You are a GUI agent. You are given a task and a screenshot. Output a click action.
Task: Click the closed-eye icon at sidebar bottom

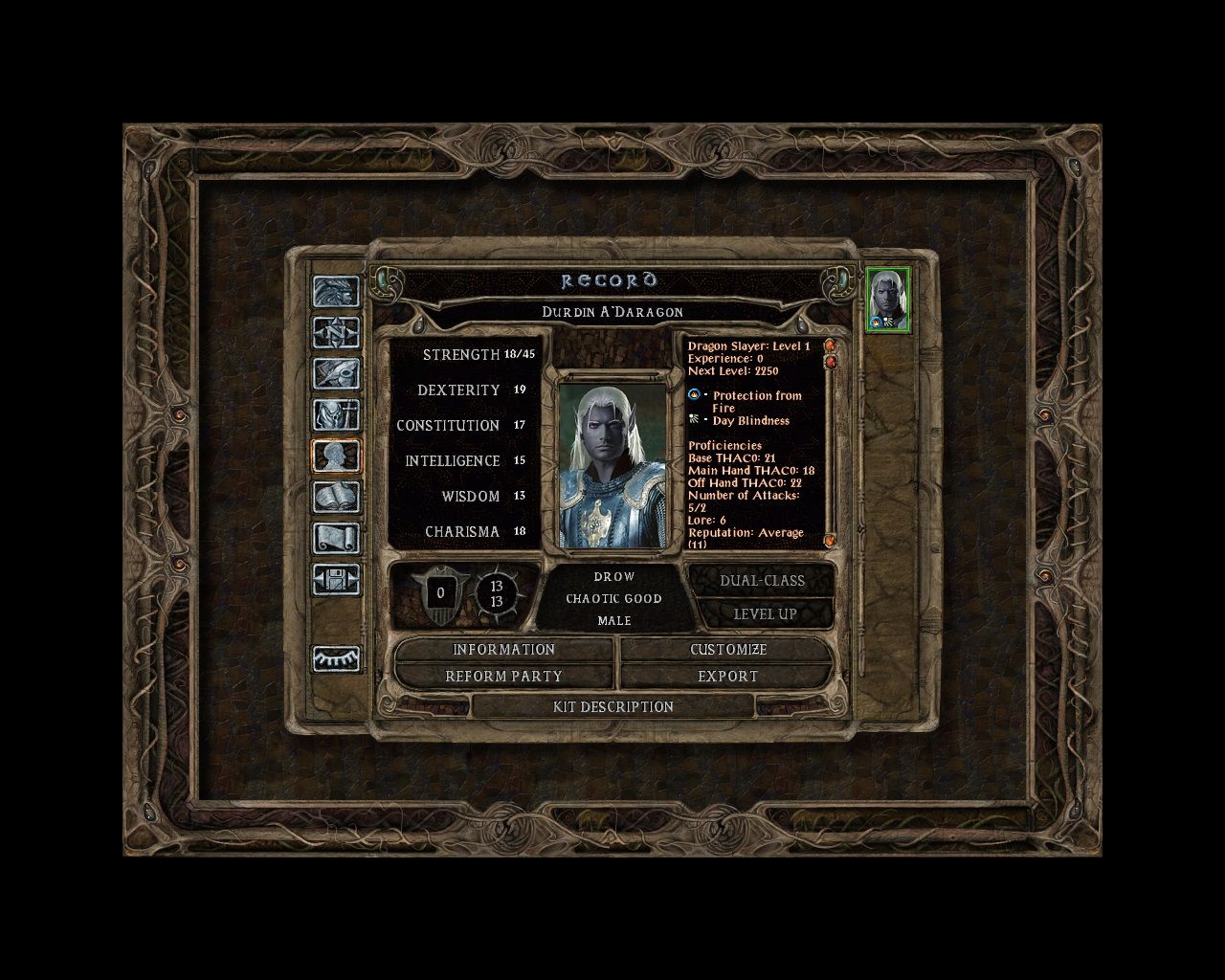[x=337, y=658]
